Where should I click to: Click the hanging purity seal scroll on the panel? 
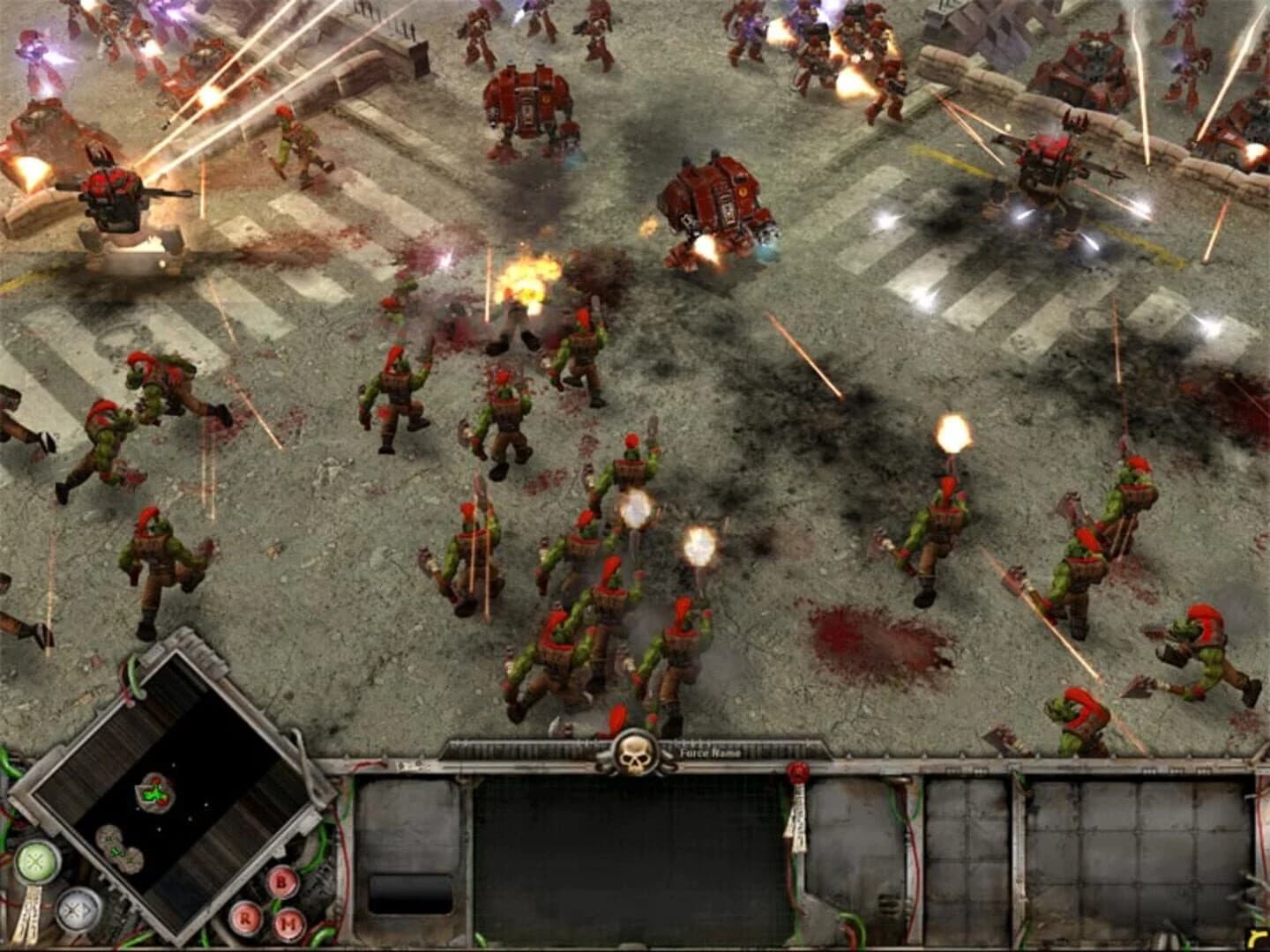(798, 818)
